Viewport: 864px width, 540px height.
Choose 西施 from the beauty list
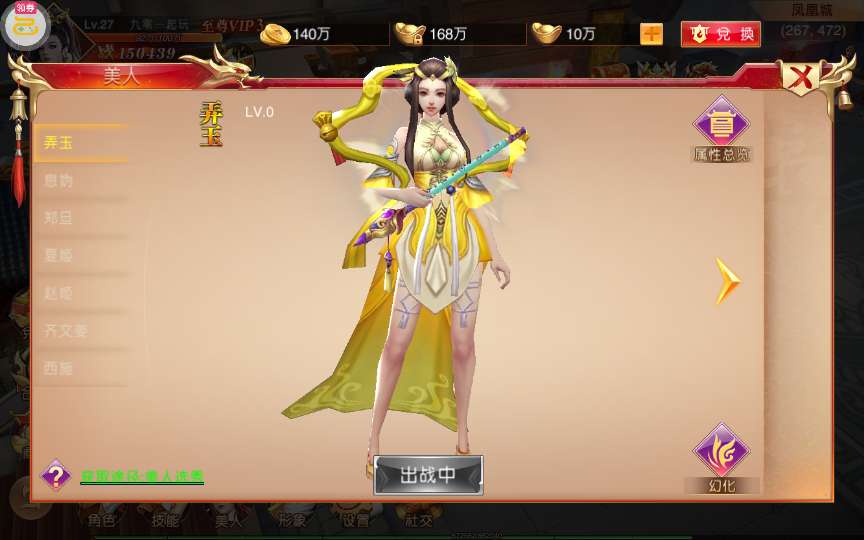point(80,368)
